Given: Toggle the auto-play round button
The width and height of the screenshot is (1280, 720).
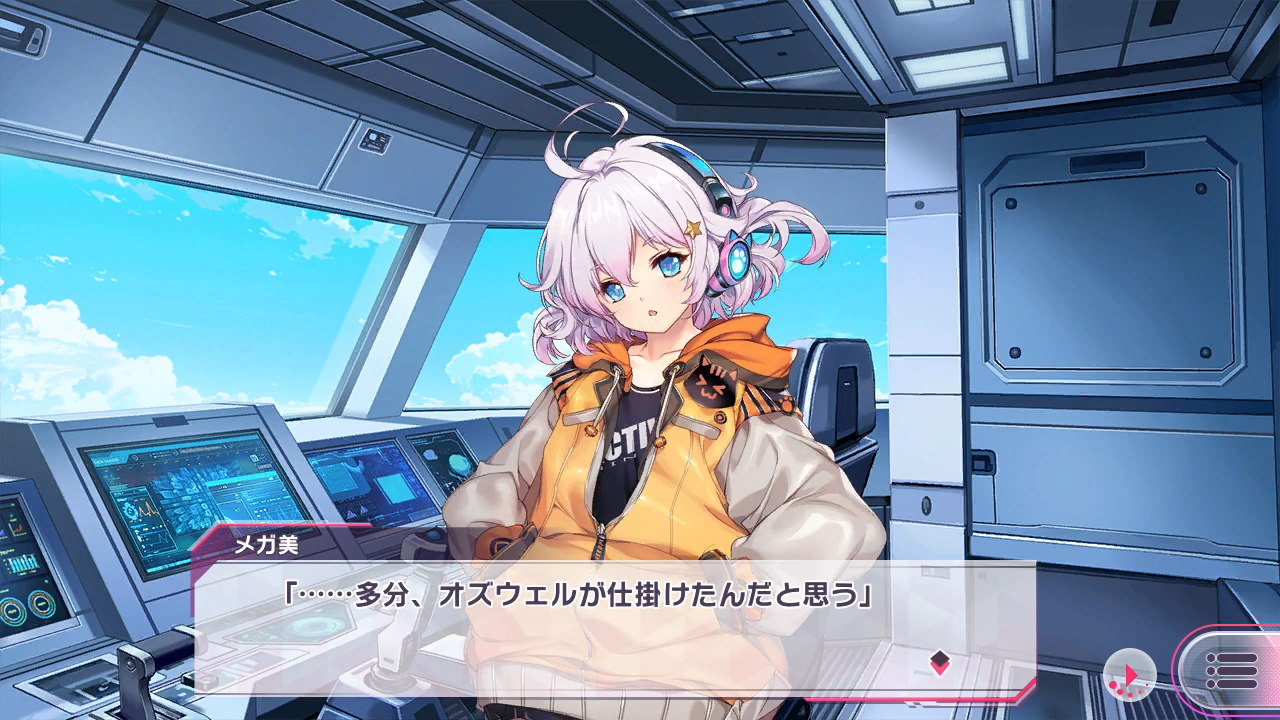Looking at the screenshot, I should pyautogui.click(x=1131, y=673).
